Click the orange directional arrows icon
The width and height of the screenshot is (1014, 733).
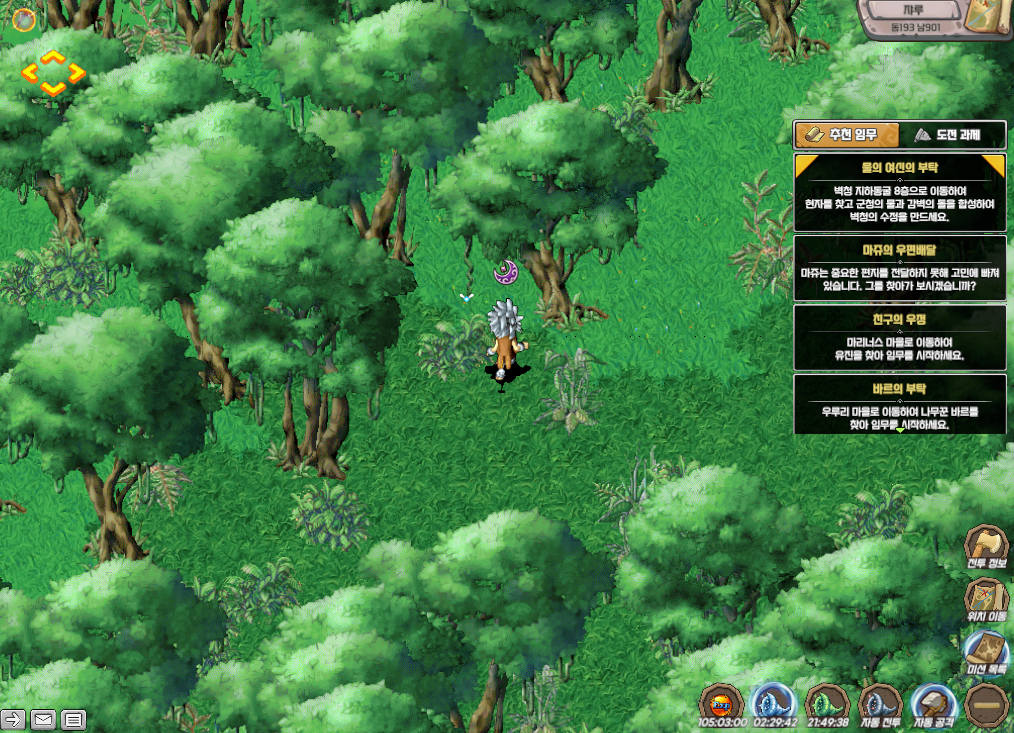tap(53, 74)
